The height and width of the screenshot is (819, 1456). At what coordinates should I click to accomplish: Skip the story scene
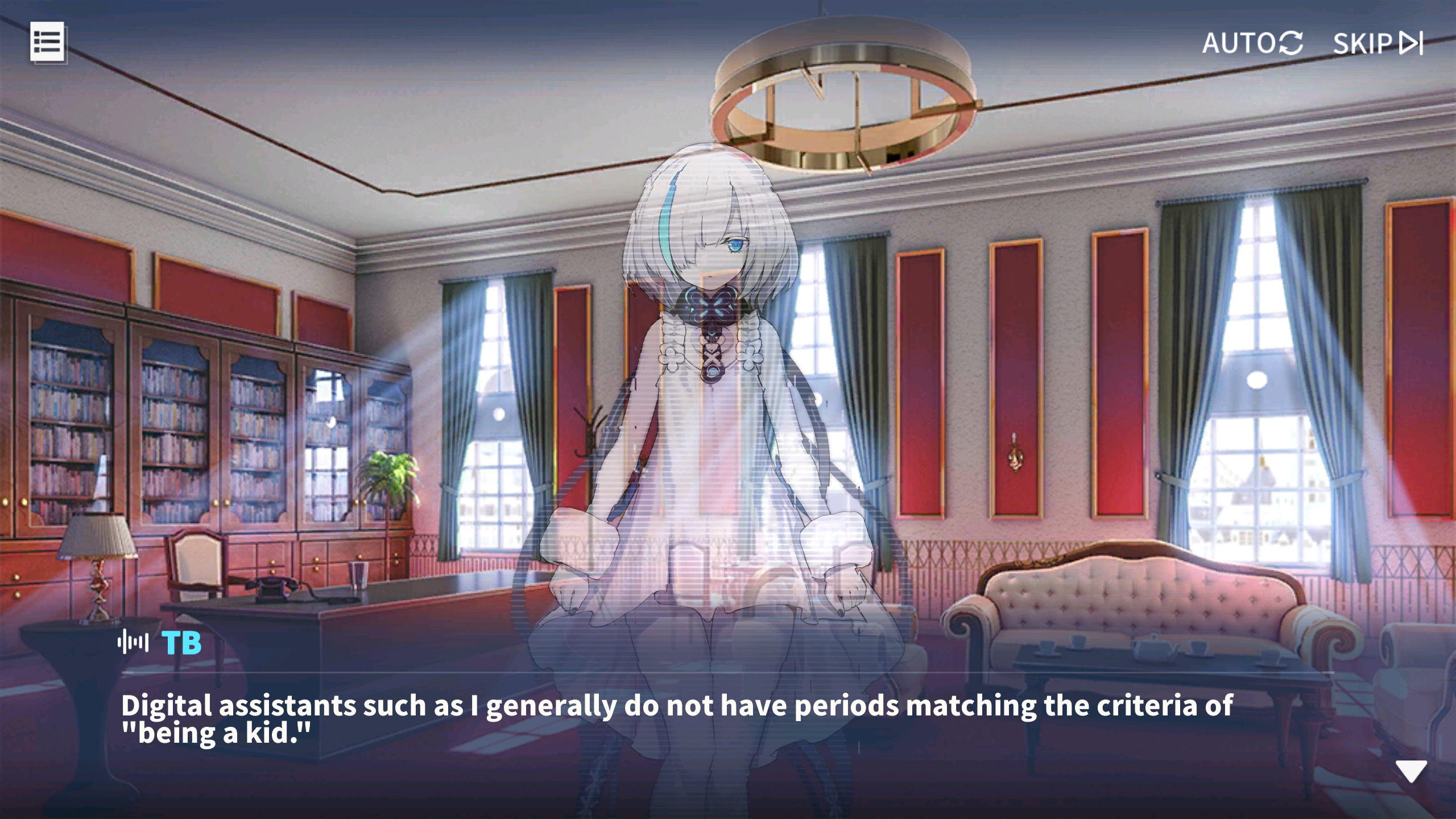coord(1377,43)
